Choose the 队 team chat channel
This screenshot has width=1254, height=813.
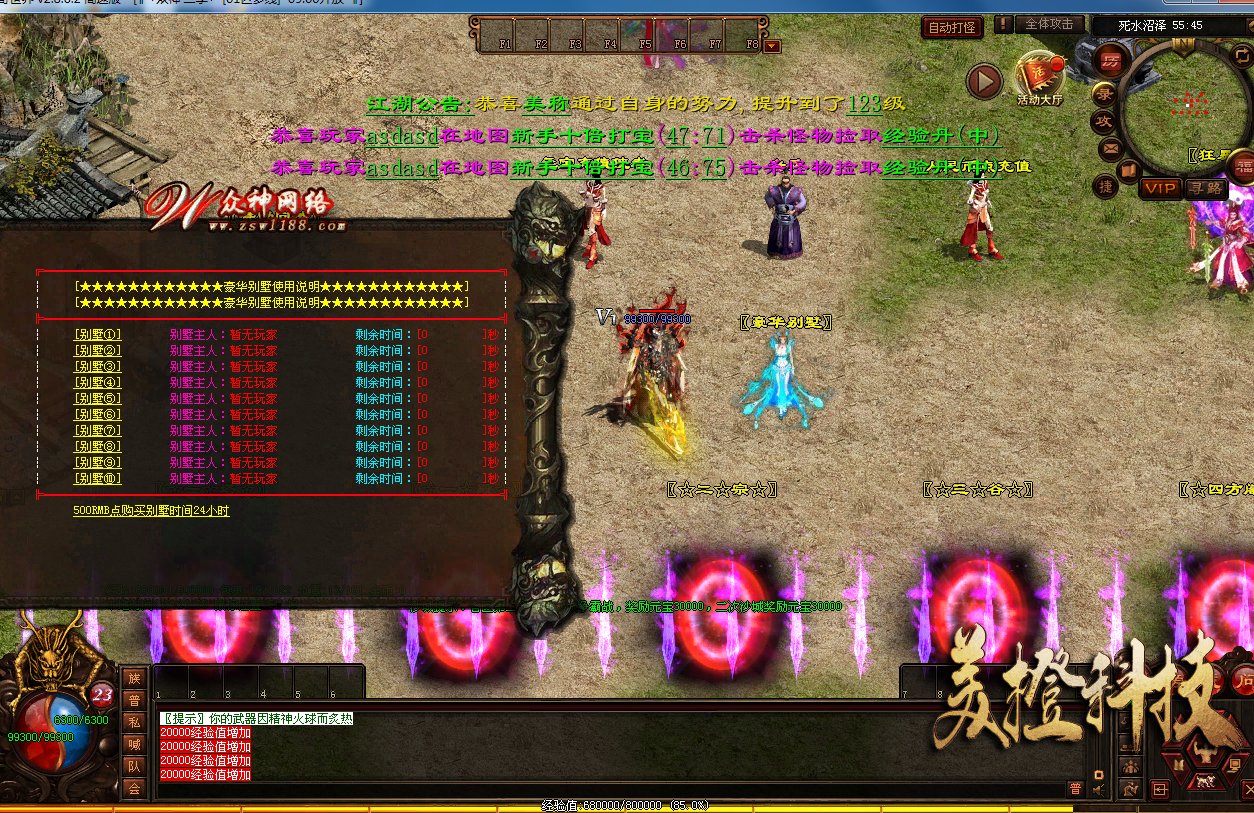coord(134,766)
